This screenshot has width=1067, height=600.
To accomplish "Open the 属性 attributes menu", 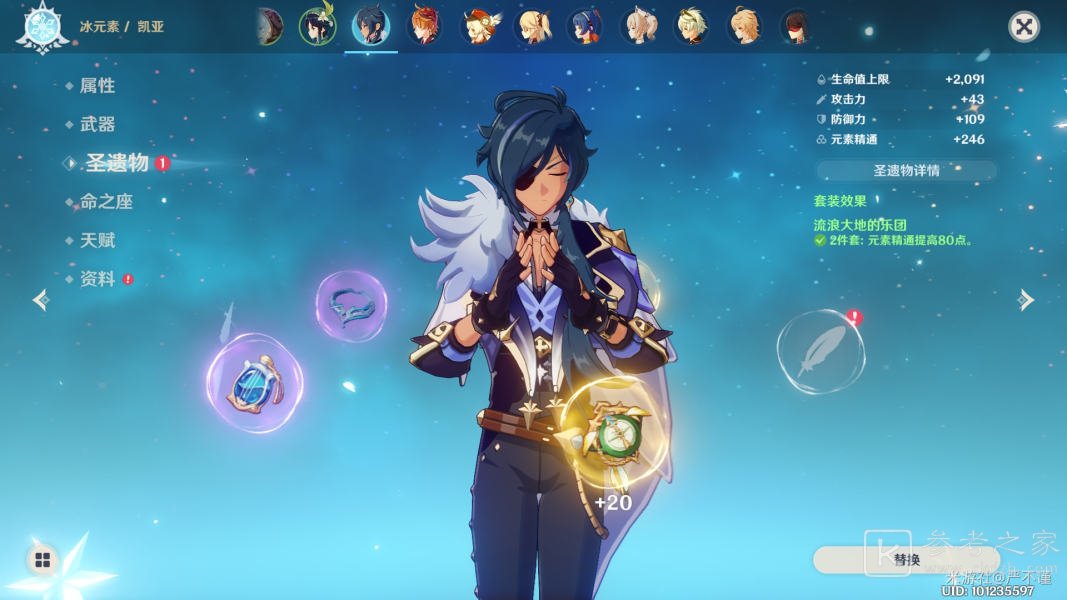I will click(97, 86).
